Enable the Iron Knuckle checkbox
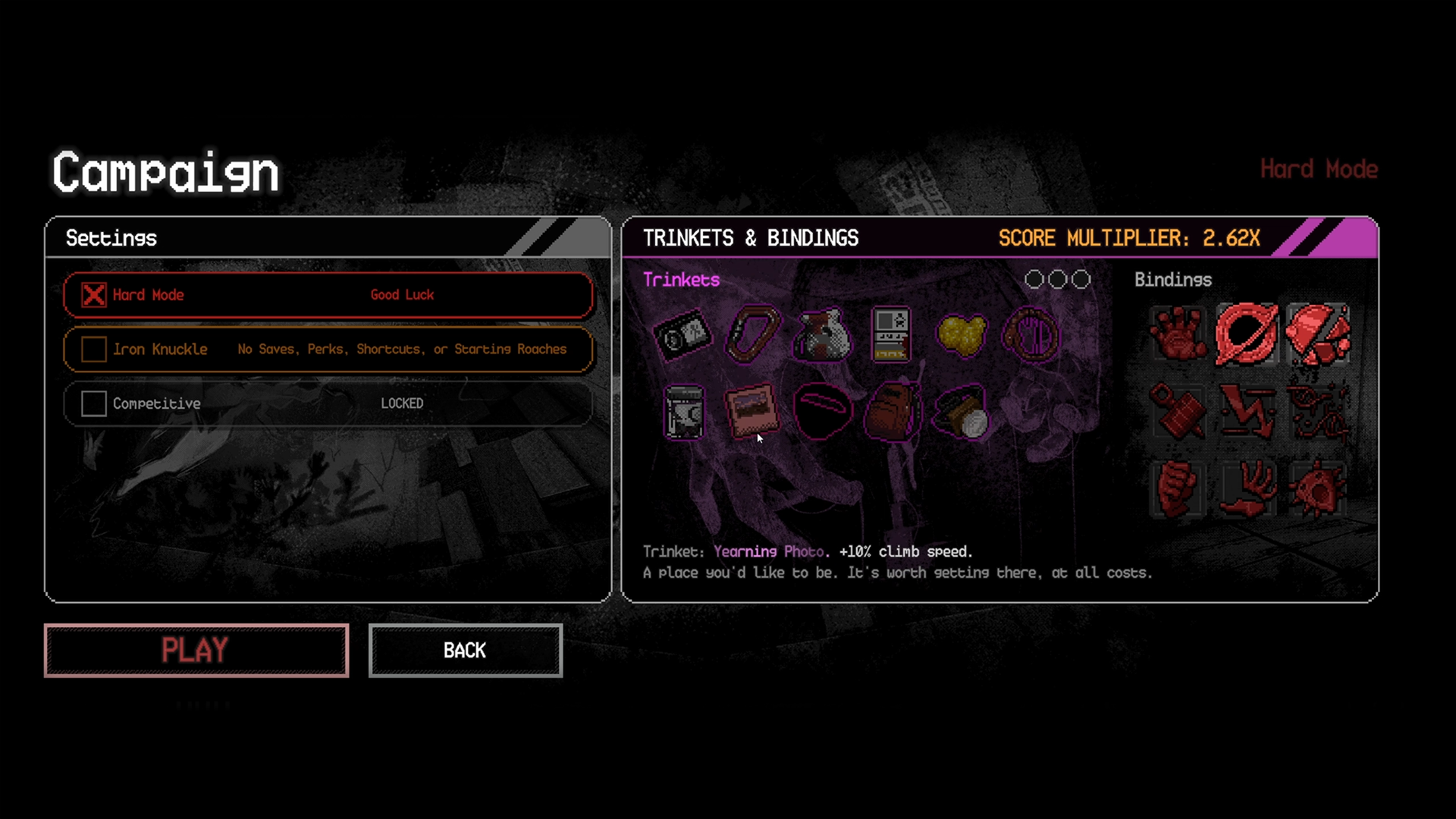The height and width of the screenshot is (819, 1456). tap(94, 349)
